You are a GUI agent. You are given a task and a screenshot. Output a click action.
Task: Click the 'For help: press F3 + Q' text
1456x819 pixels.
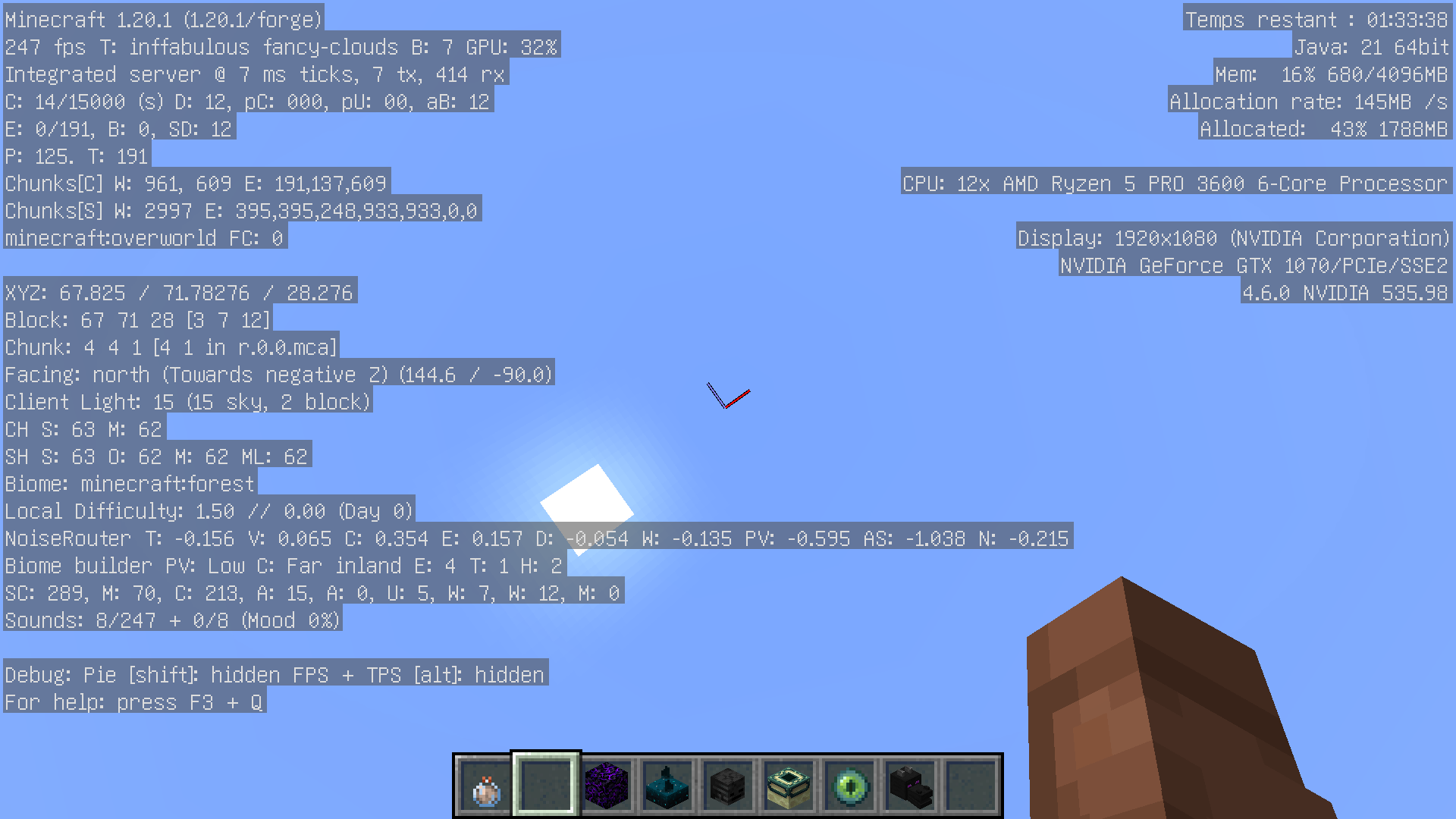coord(133,702)
